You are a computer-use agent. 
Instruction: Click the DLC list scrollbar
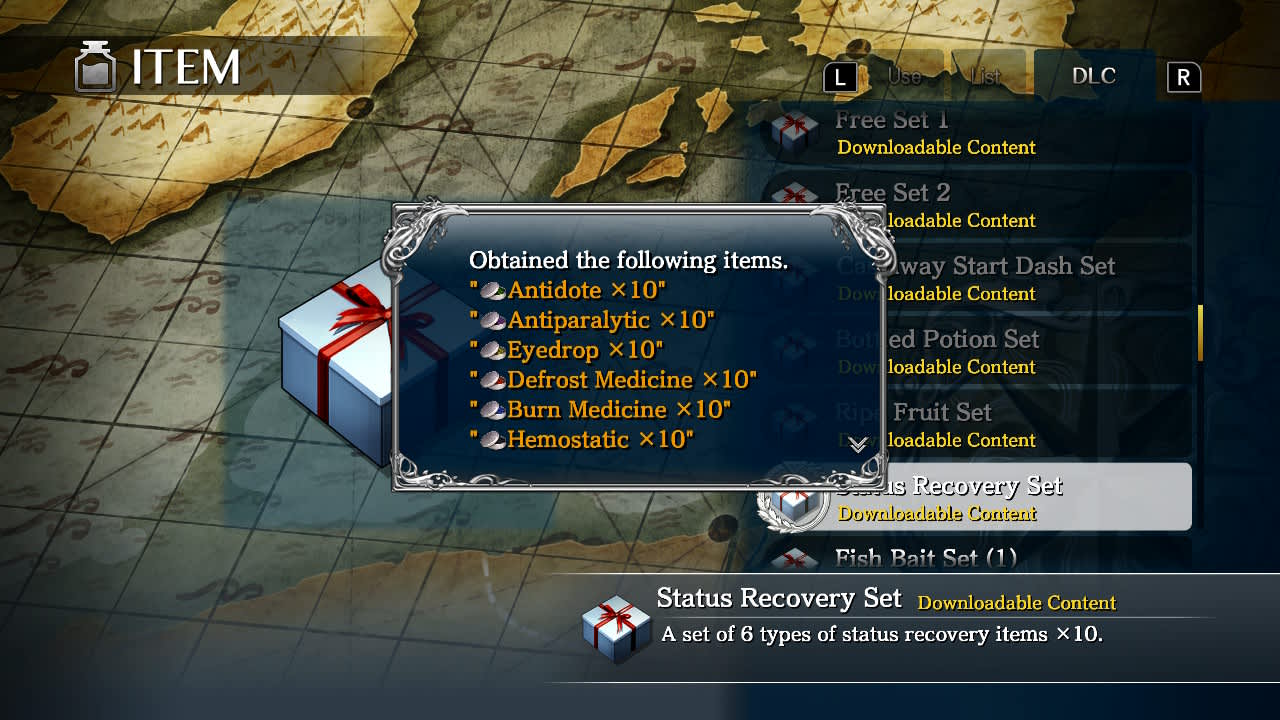[1200, 333]
